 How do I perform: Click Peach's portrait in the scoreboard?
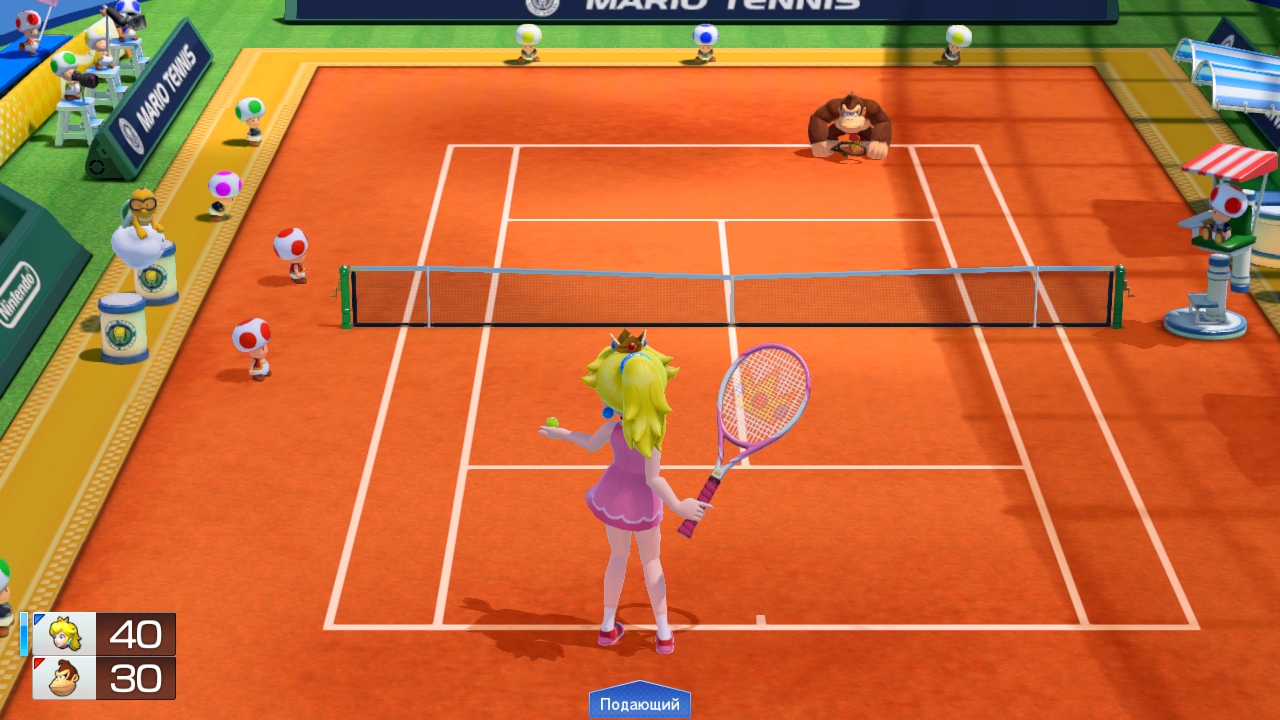point(65,634)
